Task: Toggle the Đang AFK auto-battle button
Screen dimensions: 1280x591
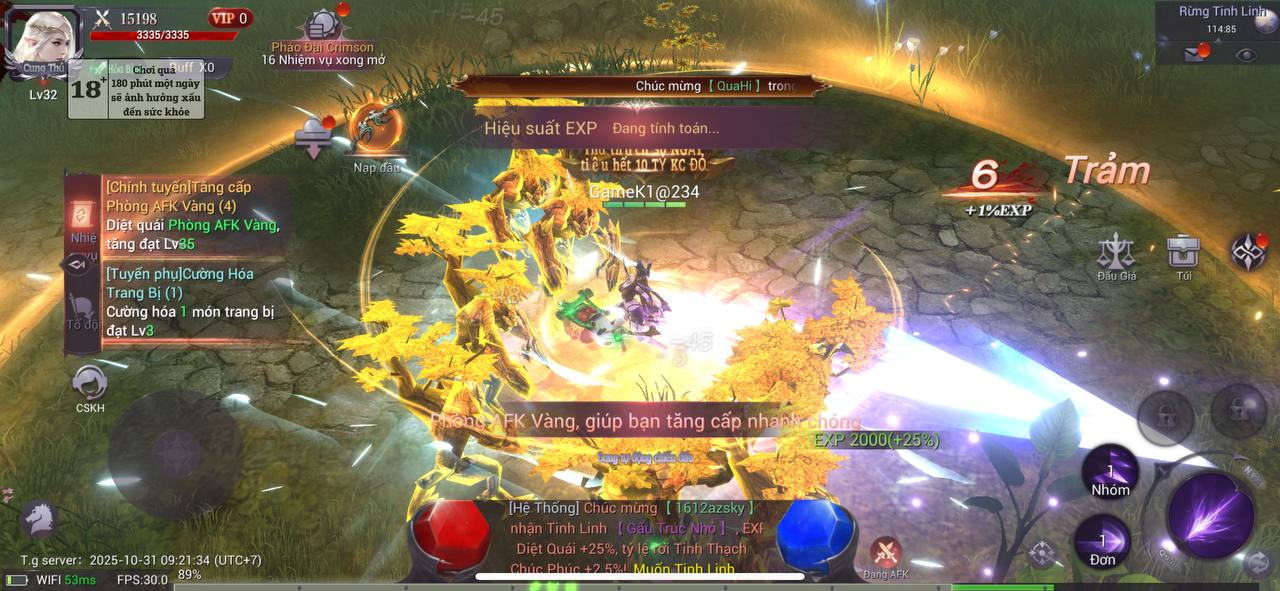Action: coord(885,556)
